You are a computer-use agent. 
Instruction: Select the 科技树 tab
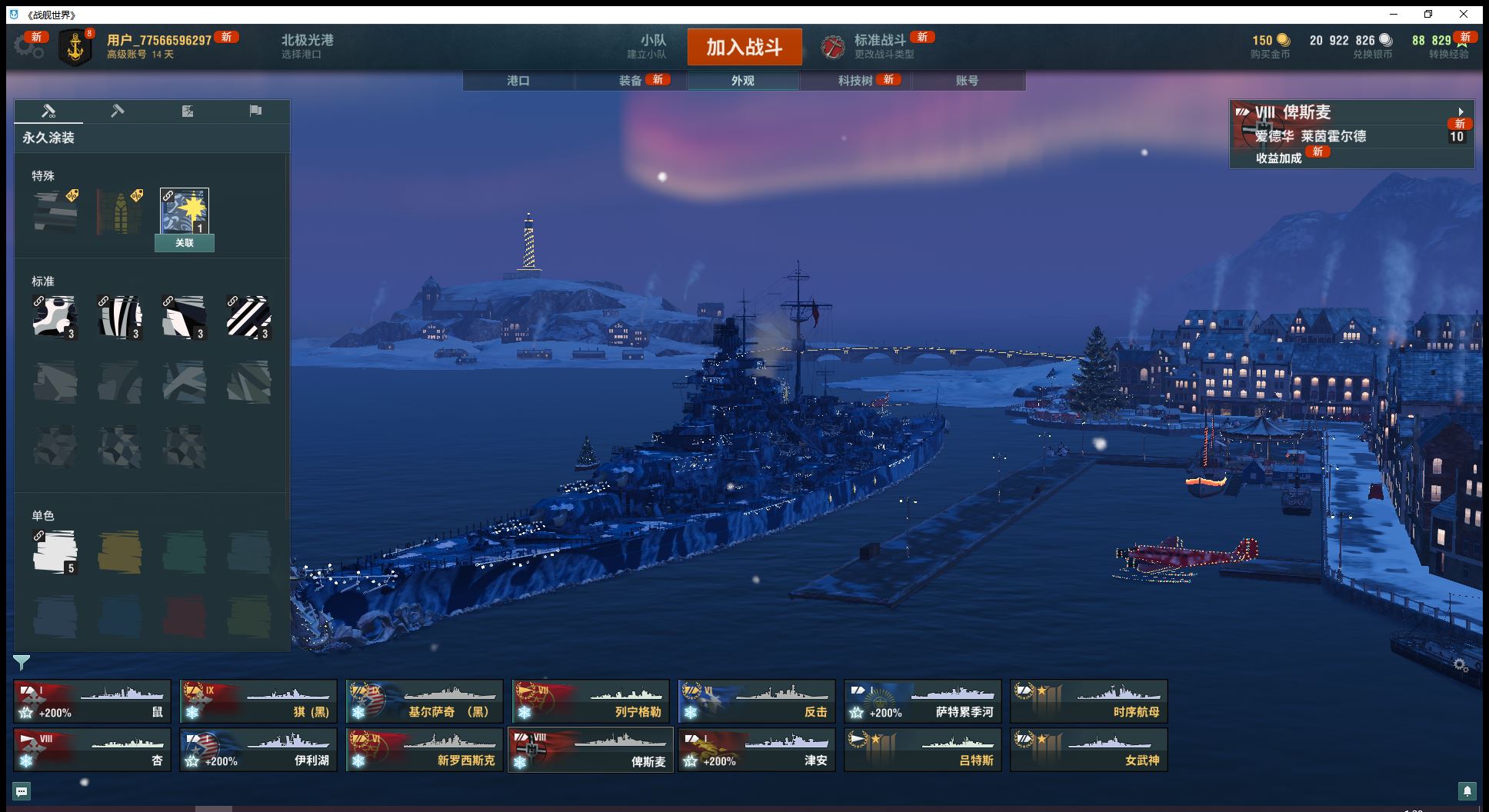point(855,81)
